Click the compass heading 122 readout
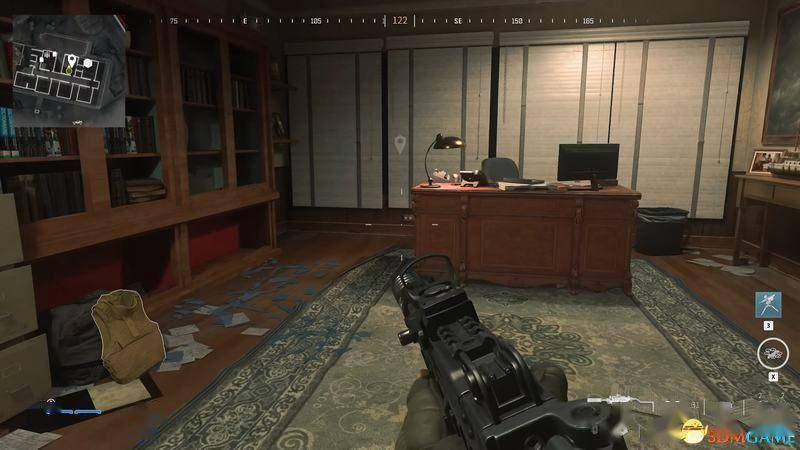Viewport: 800px width, 450px height. click(400, 20)
